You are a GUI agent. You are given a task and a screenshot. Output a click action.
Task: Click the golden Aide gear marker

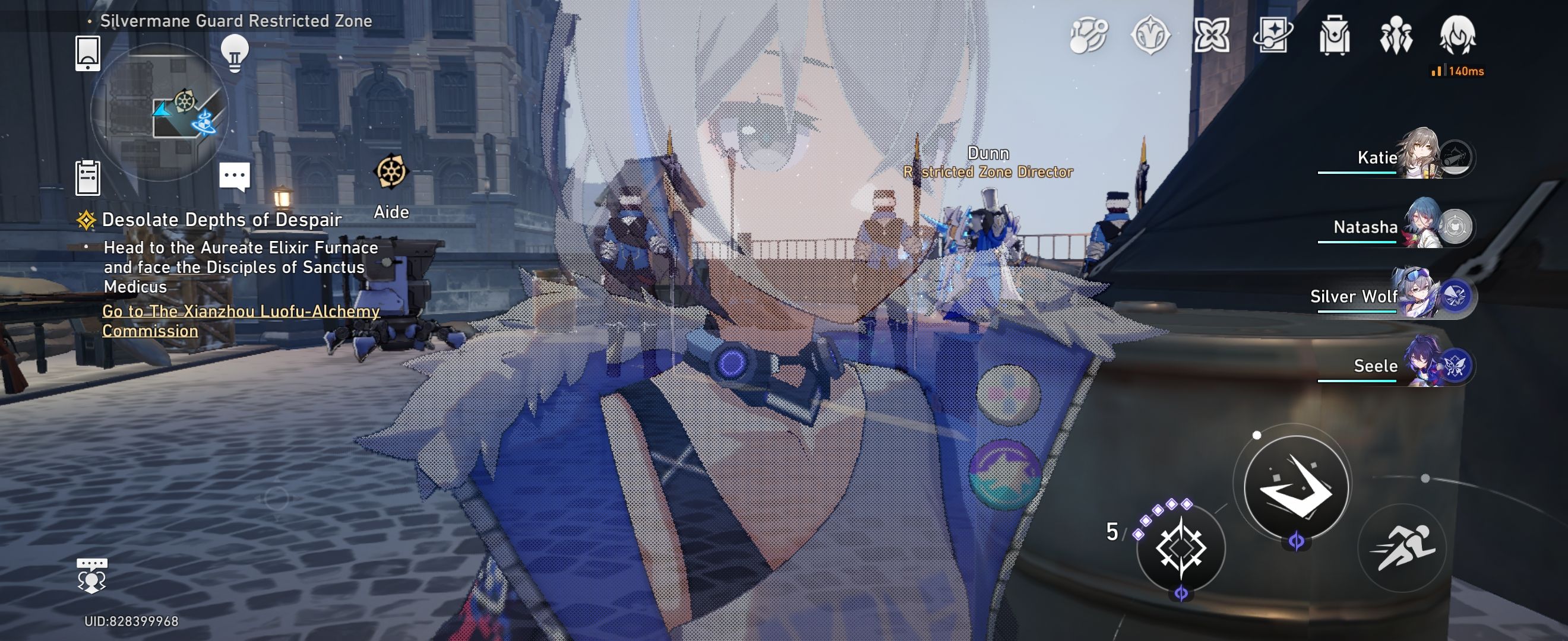click(392, 172)
